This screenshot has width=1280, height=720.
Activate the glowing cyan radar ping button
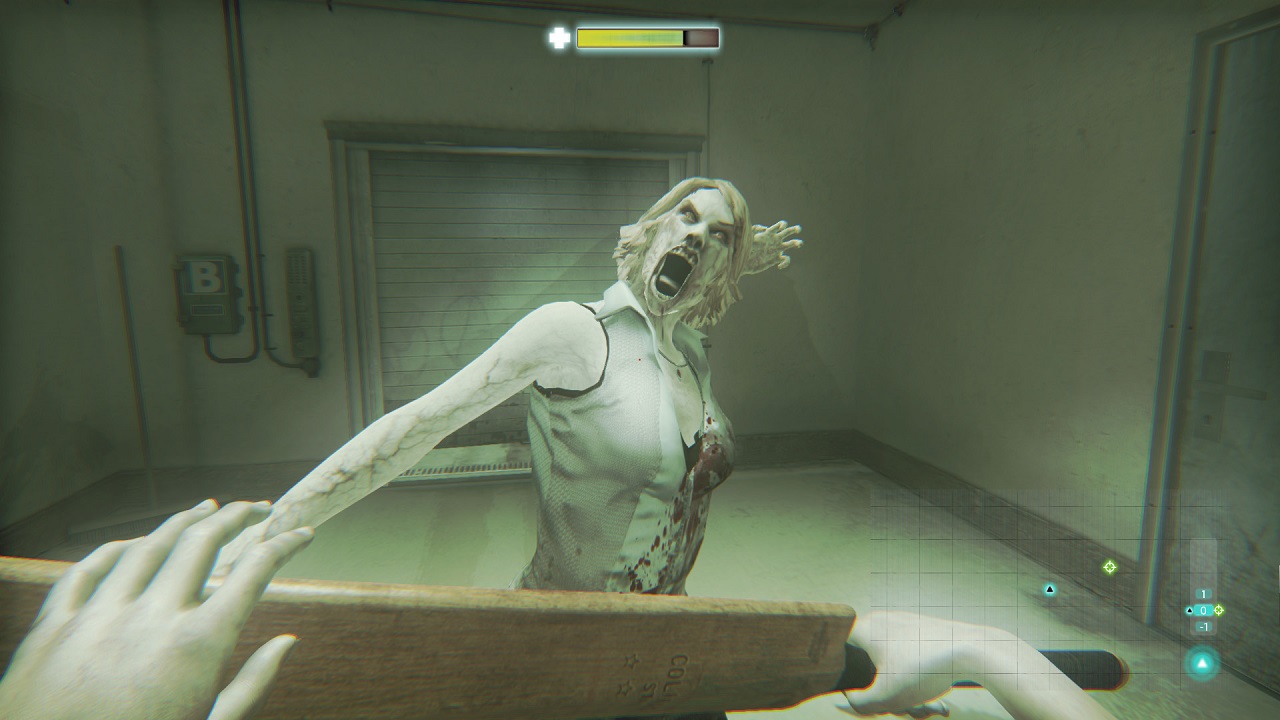(1202, 663)
